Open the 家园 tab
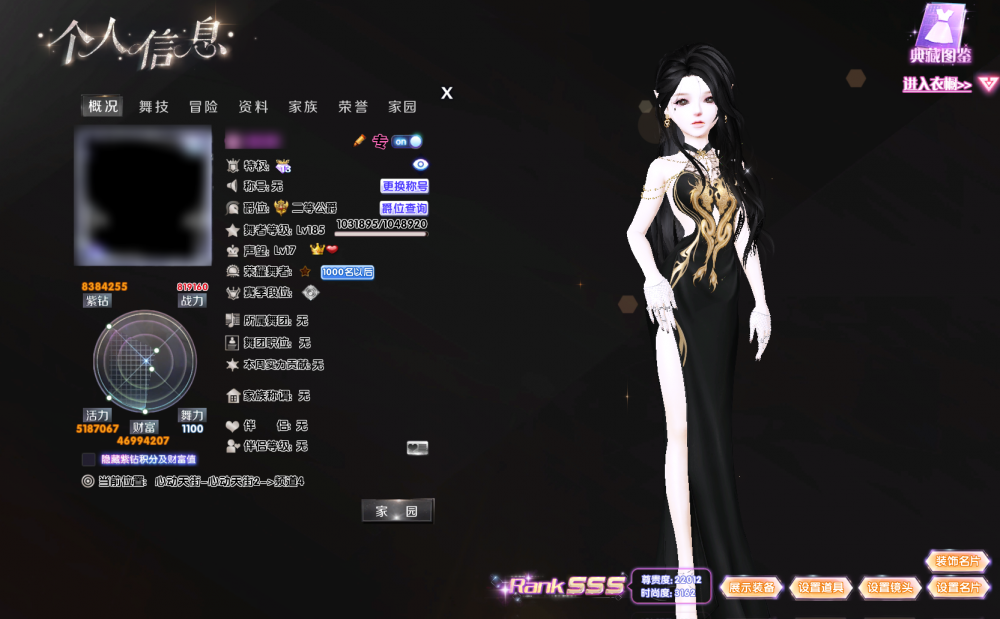This screenshot has height=619, width=1000. 402,107
